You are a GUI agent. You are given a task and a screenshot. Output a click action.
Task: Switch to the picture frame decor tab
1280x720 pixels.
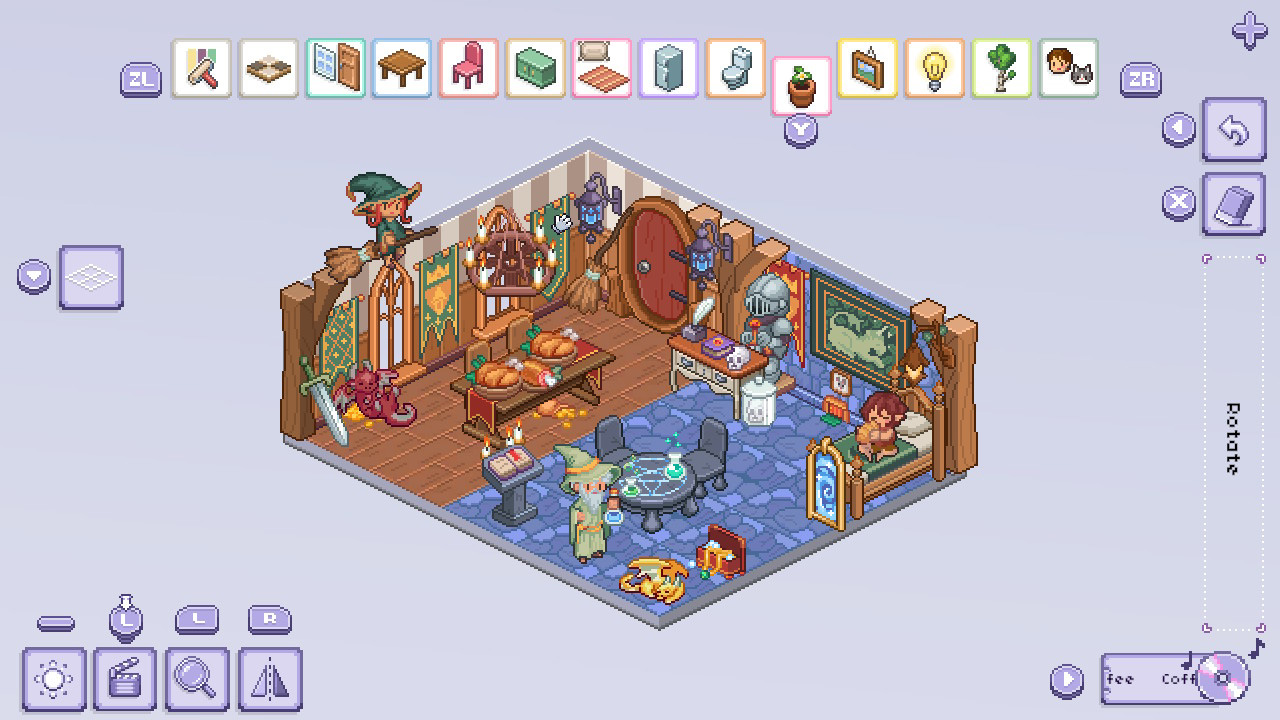pyautogui.click(x=868, y=68)
